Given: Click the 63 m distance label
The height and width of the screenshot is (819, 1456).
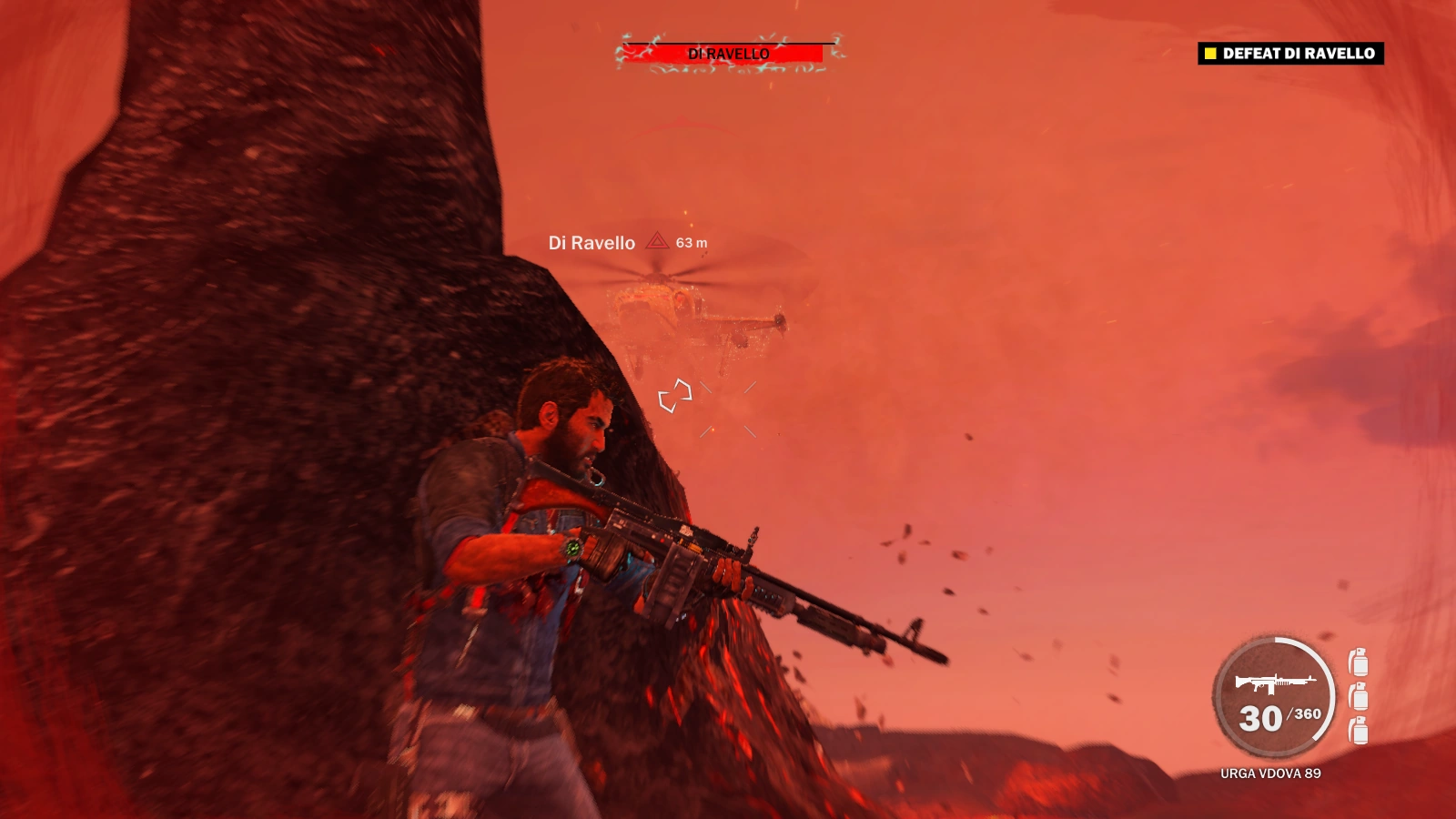Looking at the screenshot, I should coord(692,243).
